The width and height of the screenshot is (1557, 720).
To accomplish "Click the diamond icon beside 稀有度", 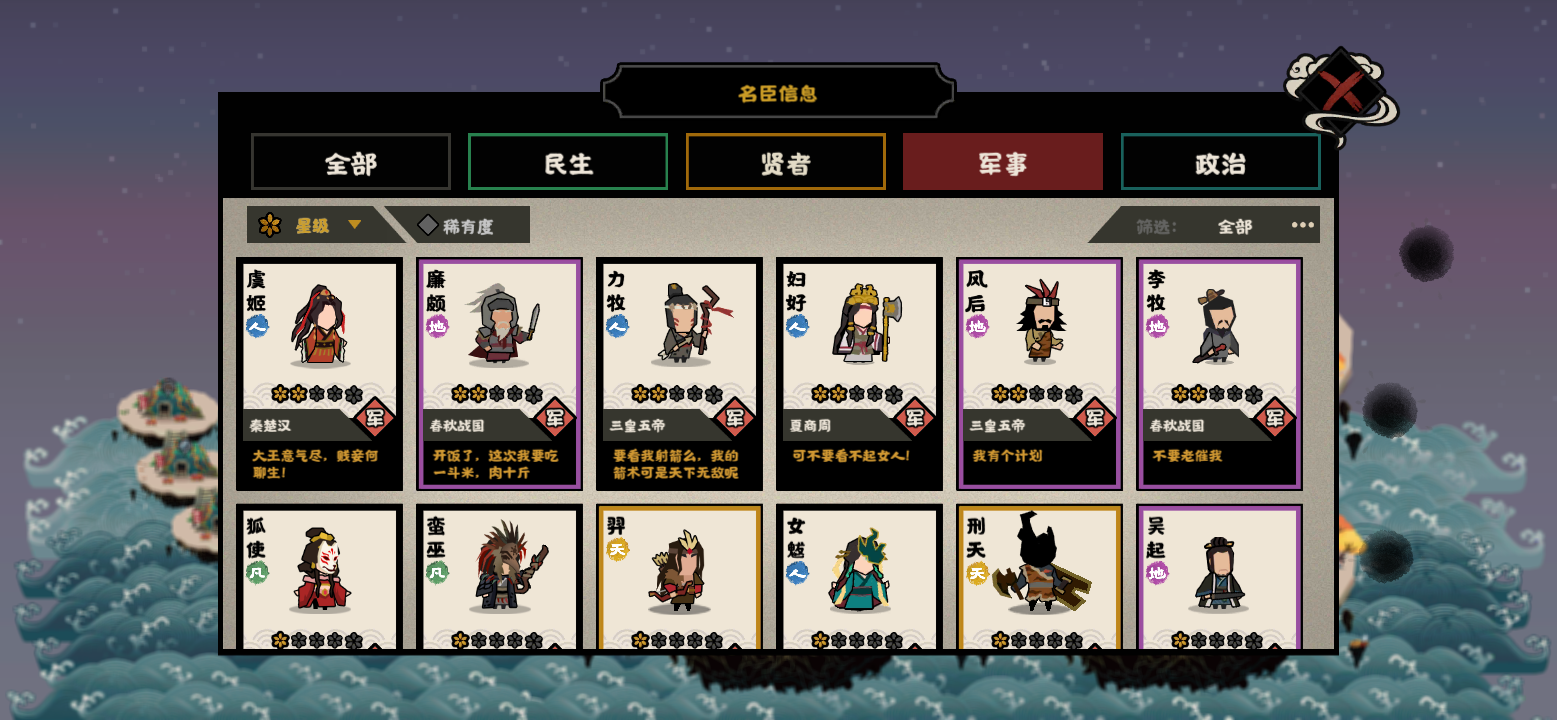I will pyautogui.click(x=429, y=224).
